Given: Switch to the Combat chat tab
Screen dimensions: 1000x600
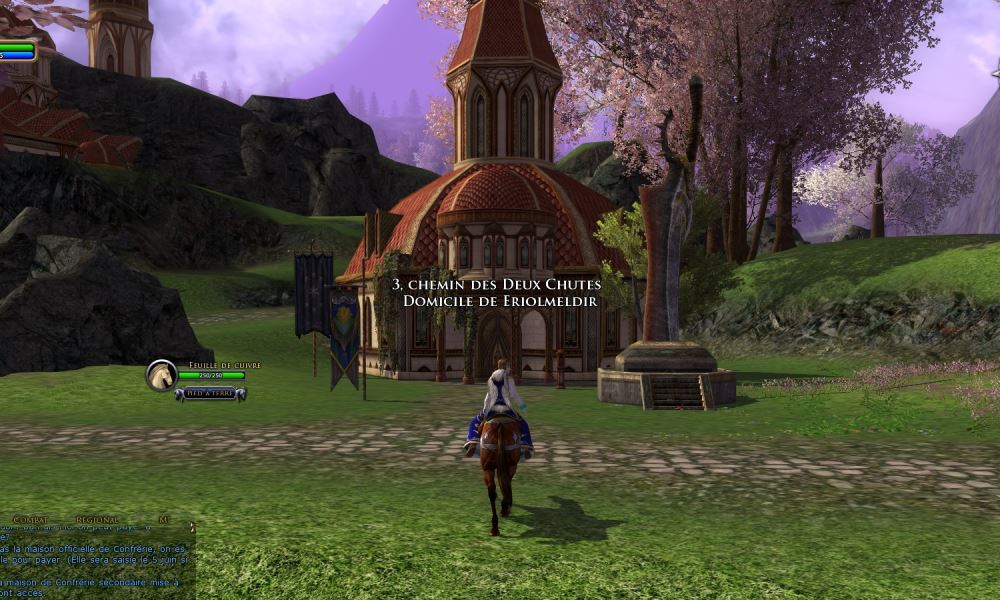Looking at the screenshot, I should pos(30,520).
